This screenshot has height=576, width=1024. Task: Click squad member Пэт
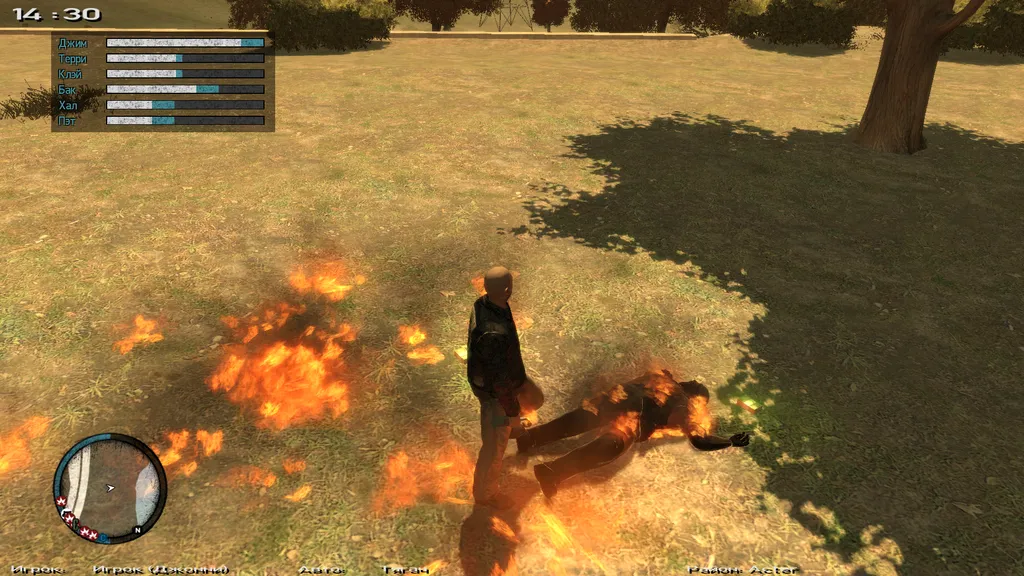coord(67,121)
